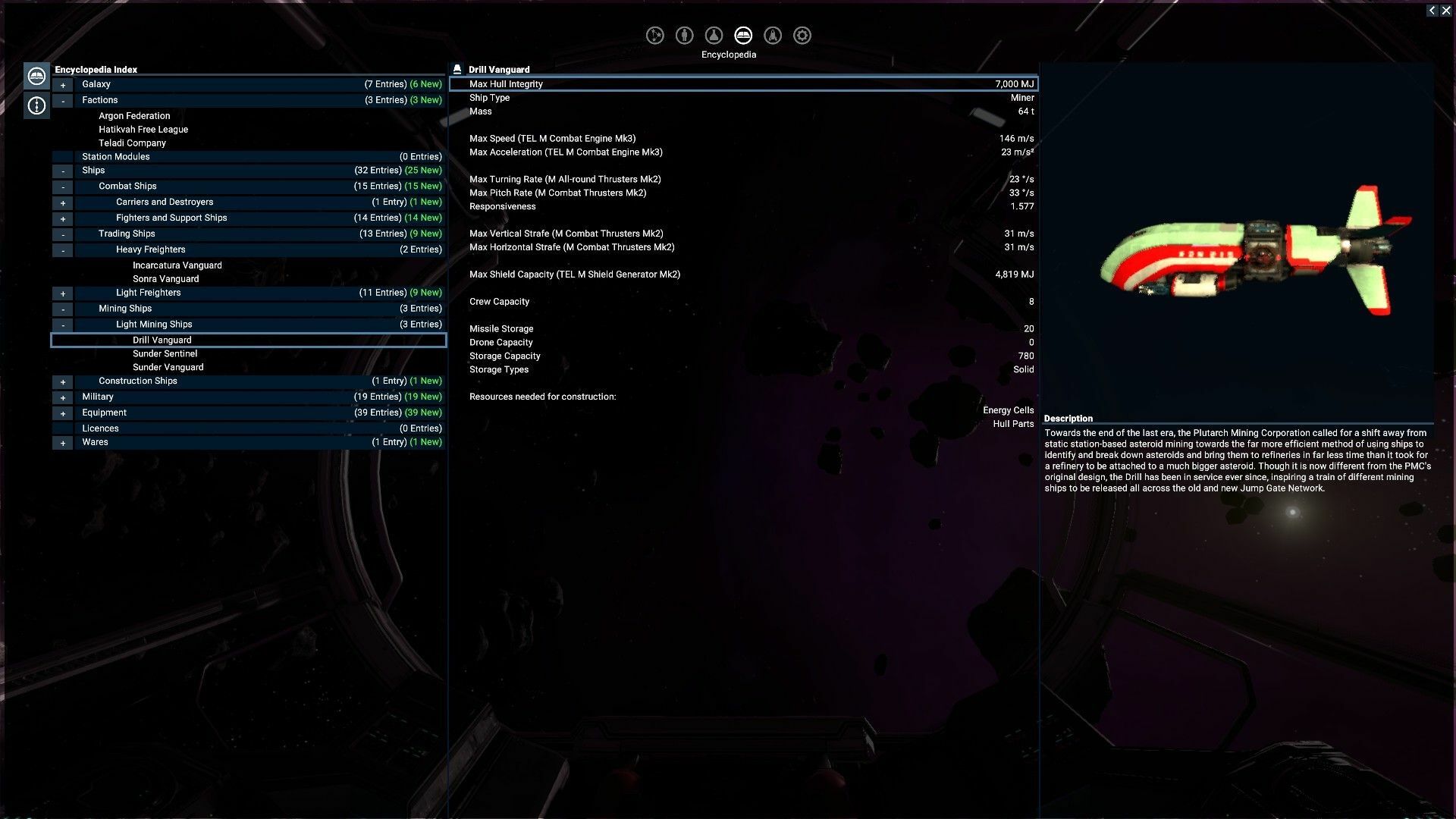Click the left arrow near the close button
The height and width of the screenshot is (819, 1456).
[1432, 10]
